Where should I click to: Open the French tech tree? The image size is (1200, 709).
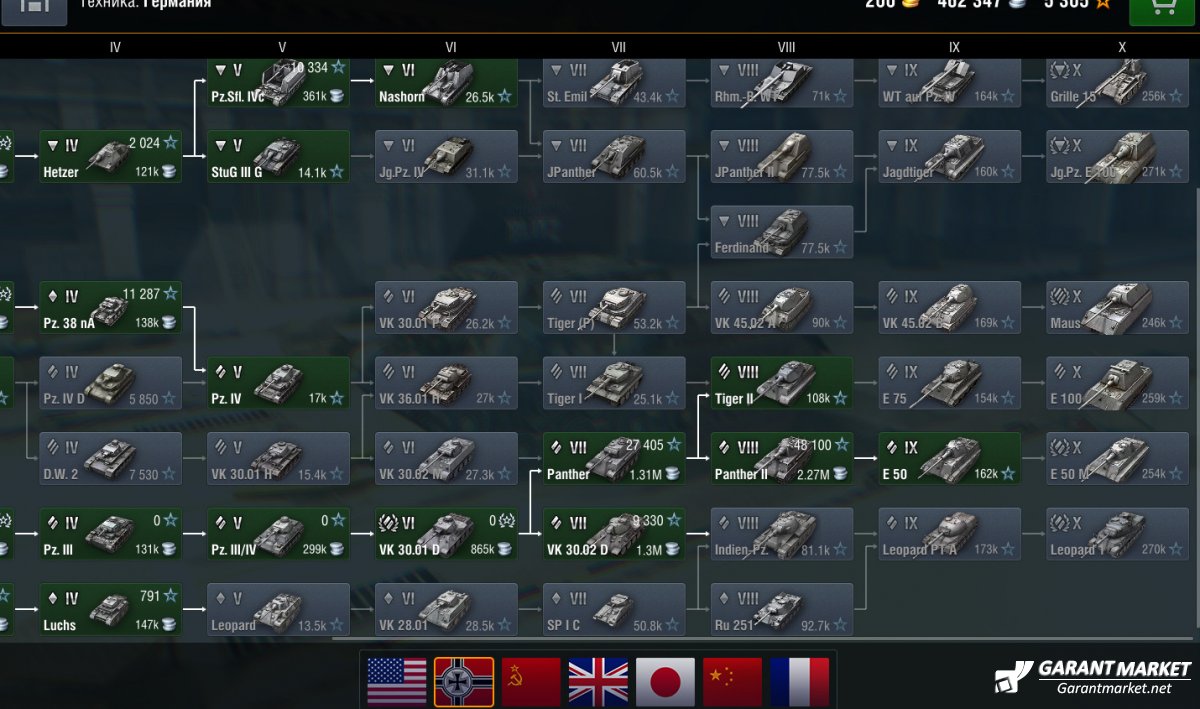[x=799, y=683]
